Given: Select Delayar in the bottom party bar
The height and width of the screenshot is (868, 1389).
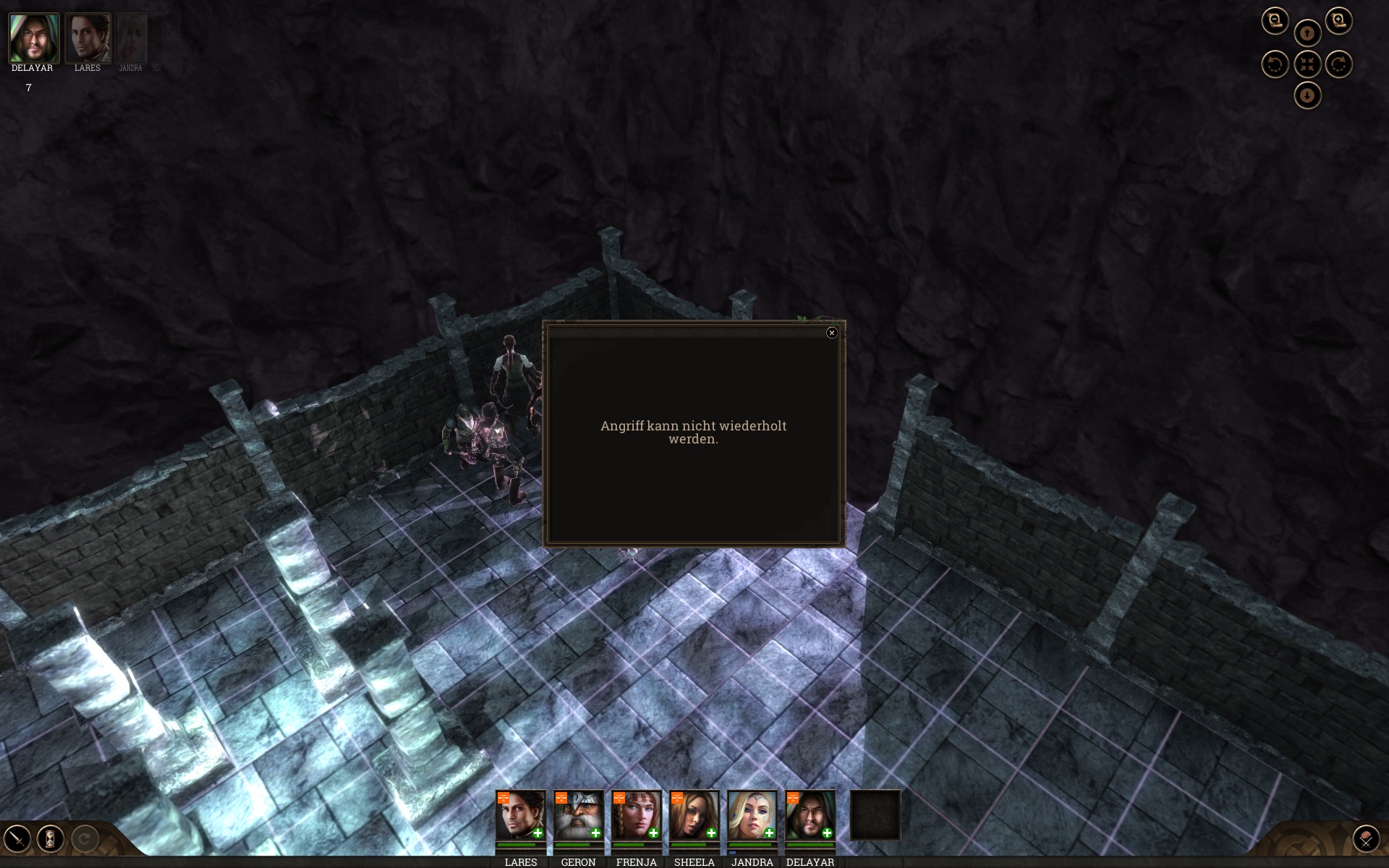Looking at the screenshot, I should pos(810,815).
